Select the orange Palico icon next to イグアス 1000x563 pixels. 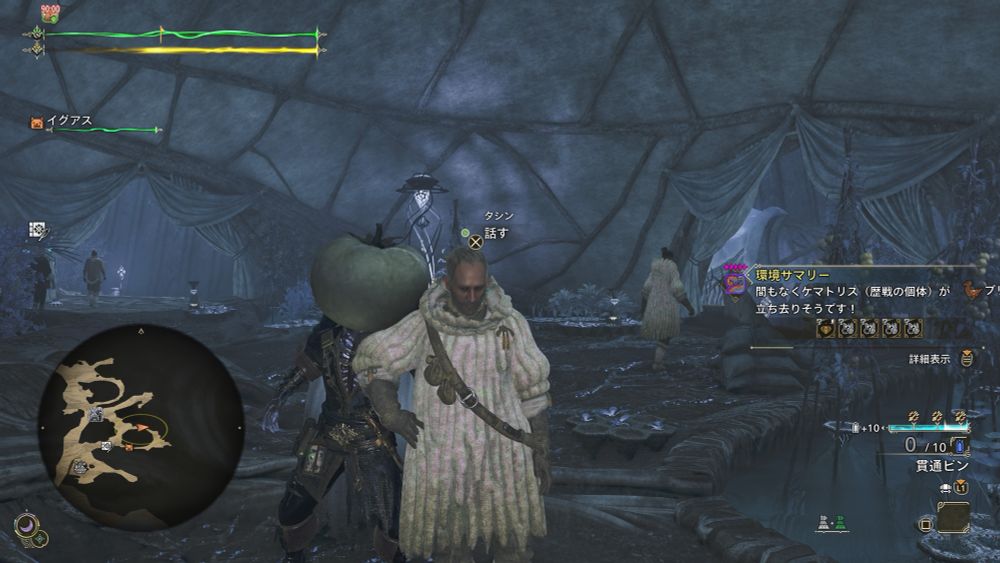(37, 122)
